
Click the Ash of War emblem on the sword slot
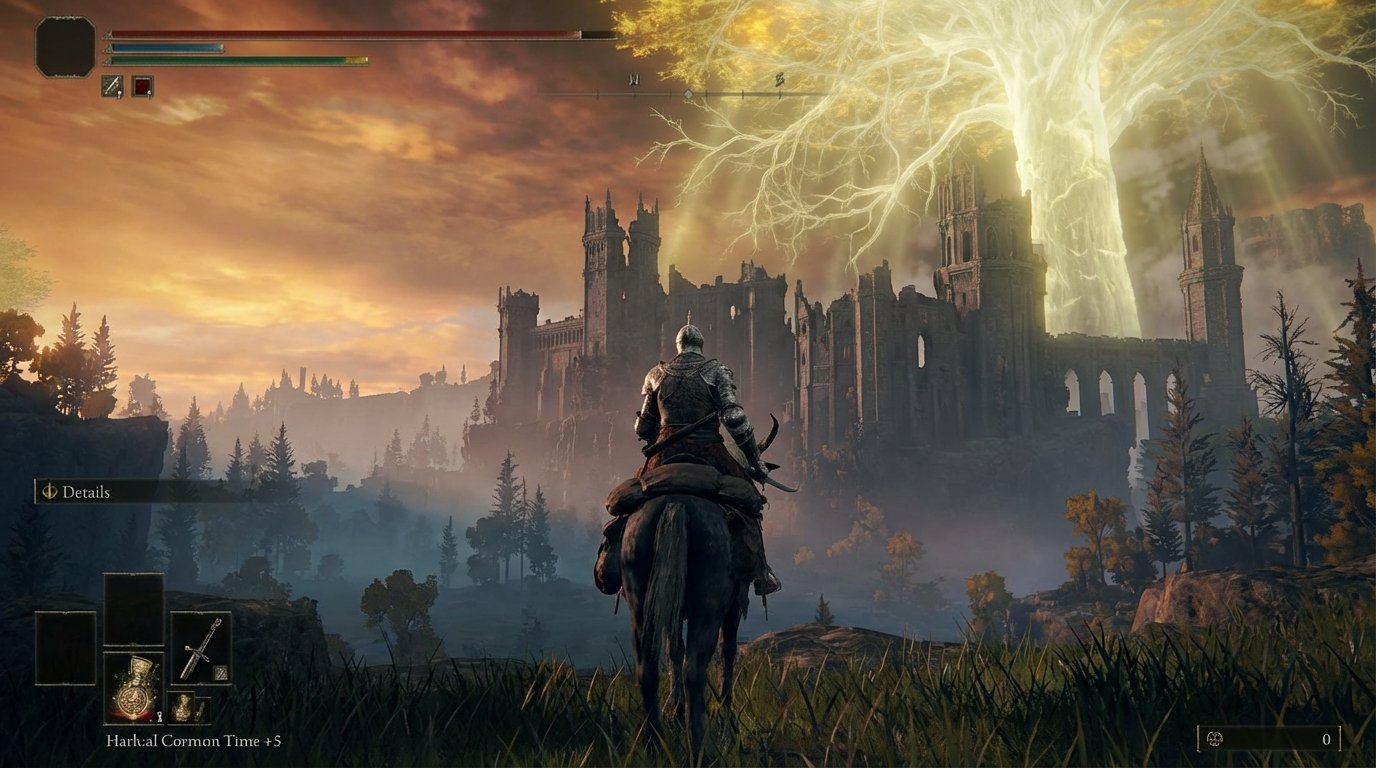pos(221,672)
